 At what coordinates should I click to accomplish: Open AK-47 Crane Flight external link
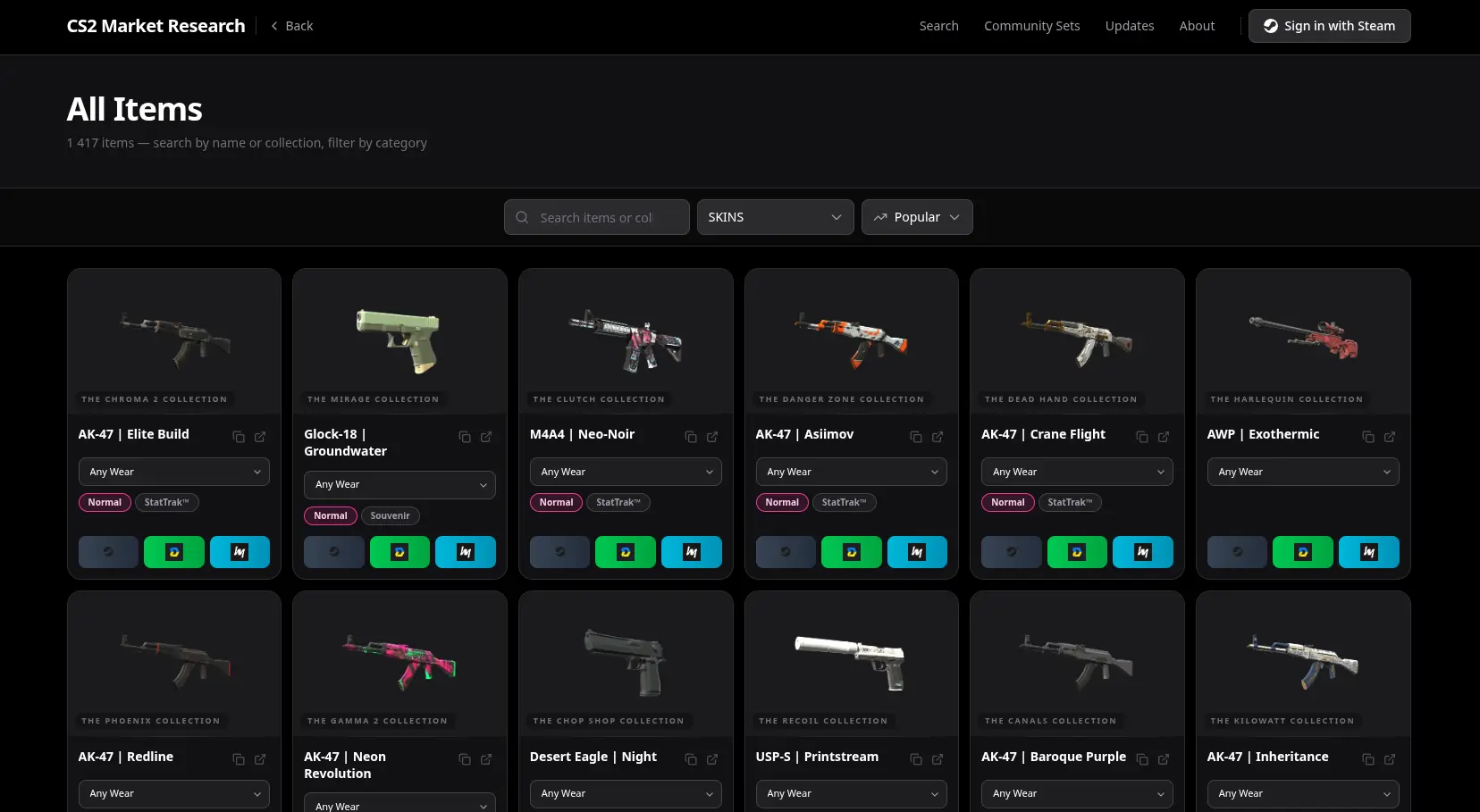tap(1164, 437)
